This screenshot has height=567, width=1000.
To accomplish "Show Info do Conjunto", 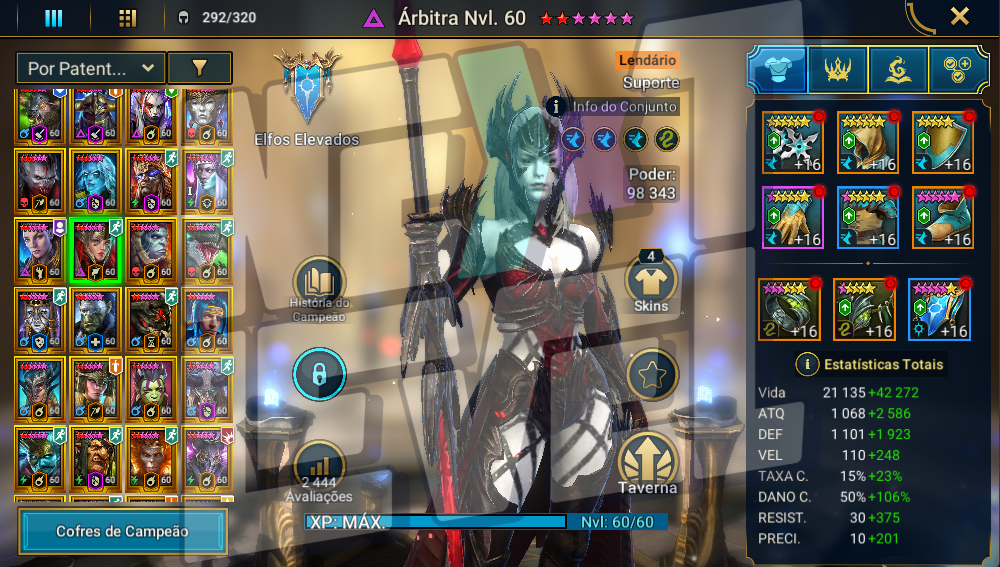I will (x=613, y=107).
